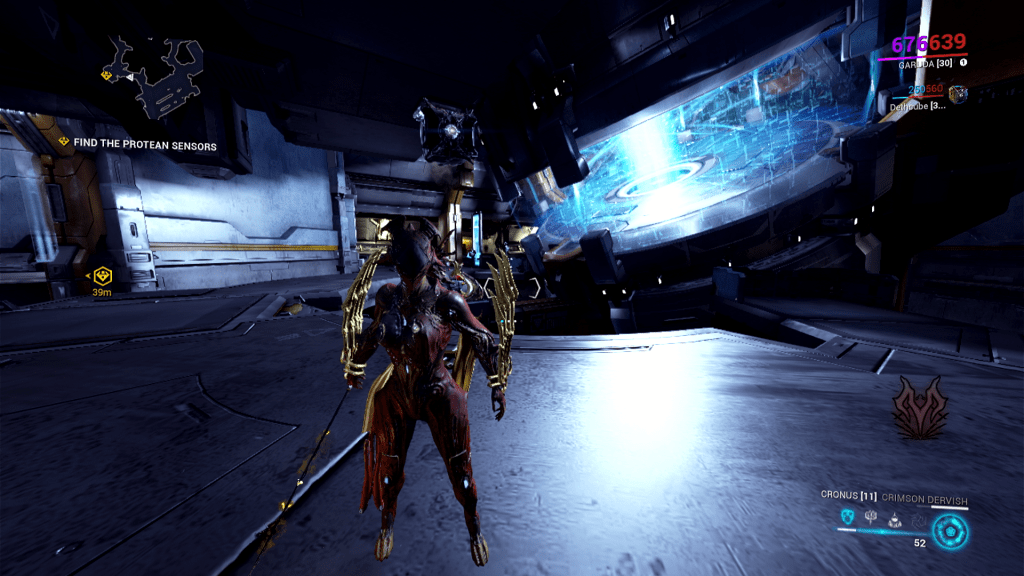Open the minimap in the corner
This screenshot has width=1024, height=576.
click(152, 76)
